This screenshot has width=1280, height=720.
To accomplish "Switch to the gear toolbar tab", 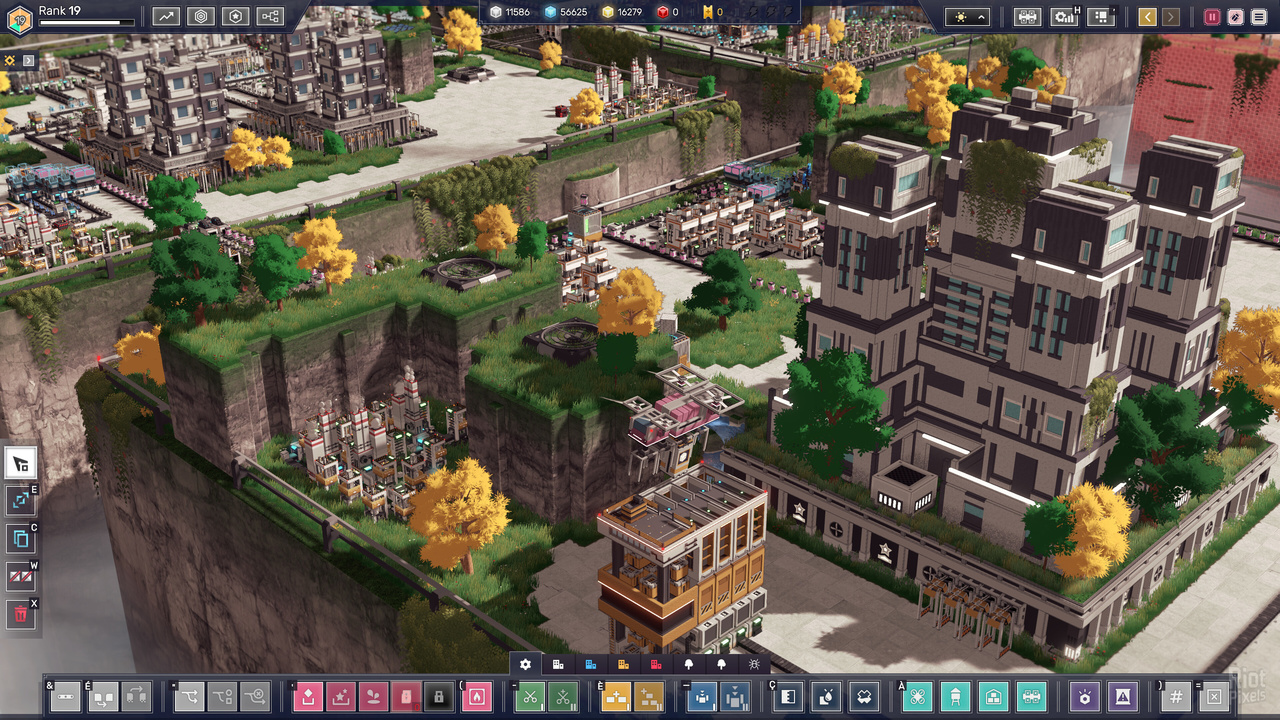I will point(526,664).
